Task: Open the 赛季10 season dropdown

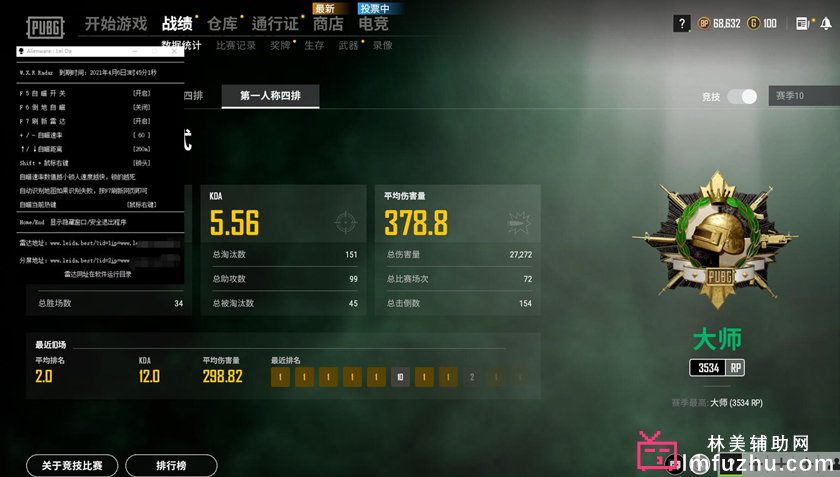Action: click(x=800, y=97)
